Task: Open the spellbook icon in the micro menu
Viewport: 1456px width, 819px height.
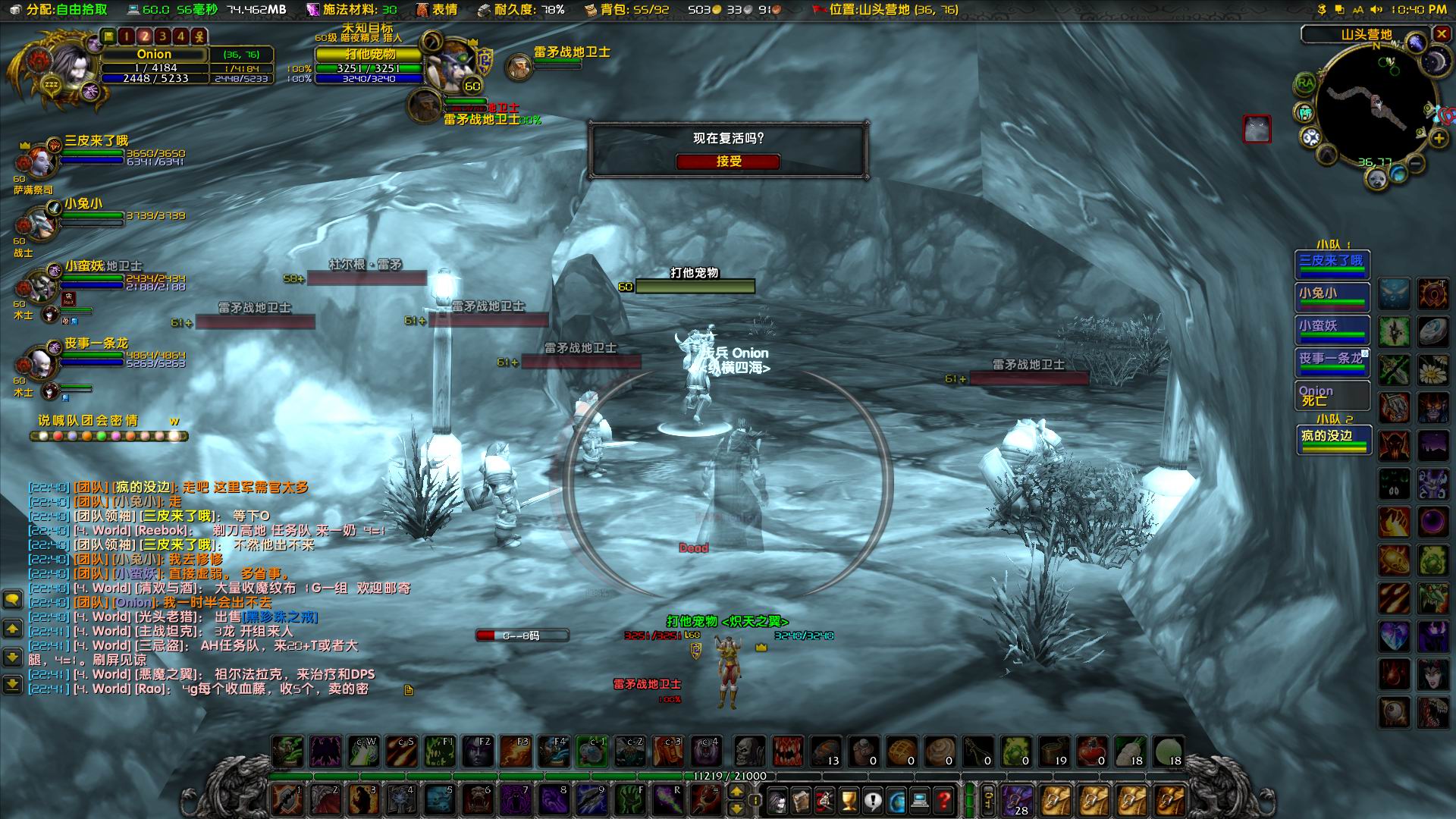Action: click(801, 800)
